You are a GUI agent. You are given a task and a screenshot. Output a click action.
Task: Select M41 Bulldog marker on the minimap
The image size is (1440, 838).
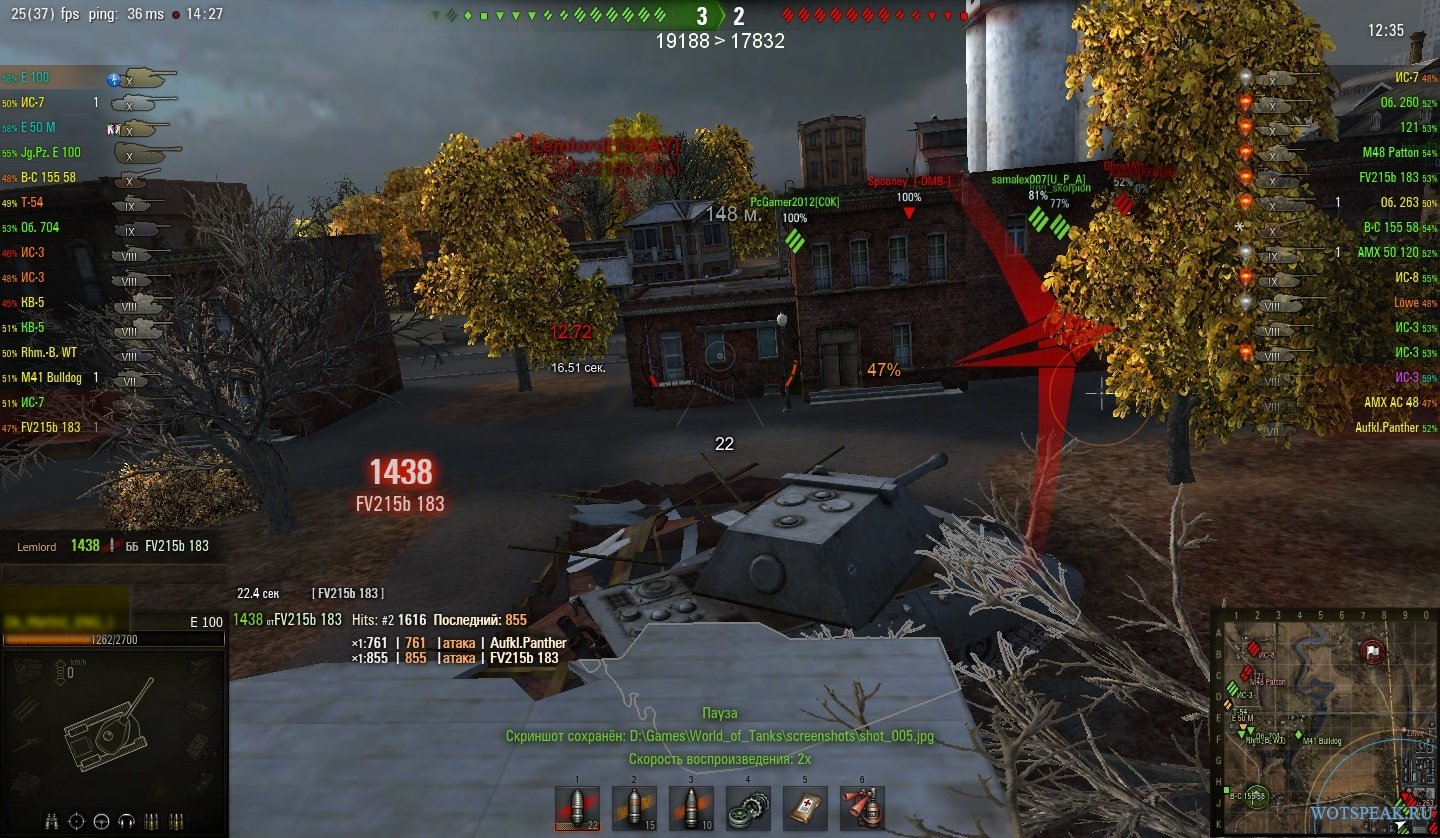click(1297, 735)
